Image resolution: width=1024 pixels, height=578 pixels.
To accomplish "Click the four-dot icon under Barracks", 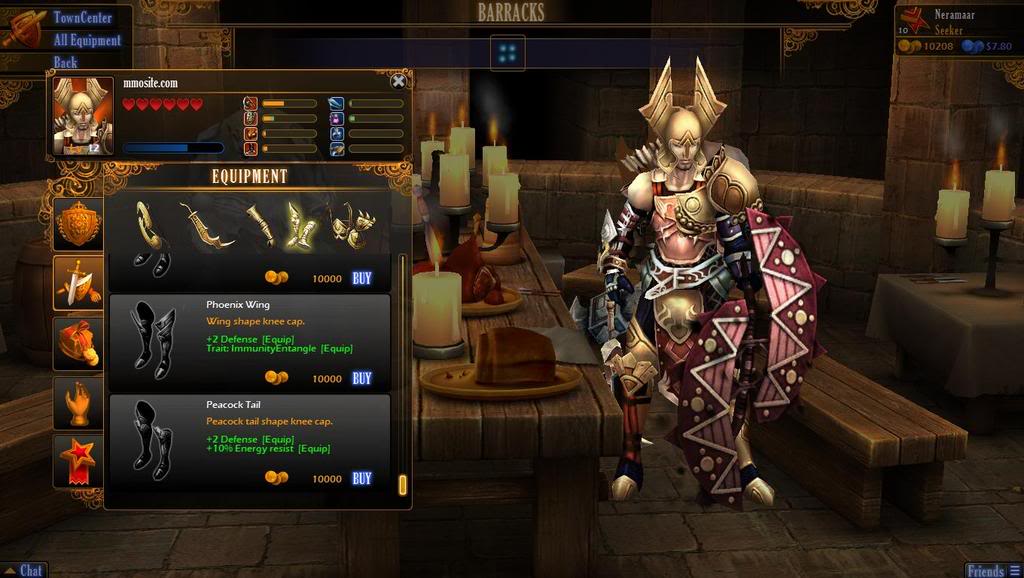I will click(508, 52).
